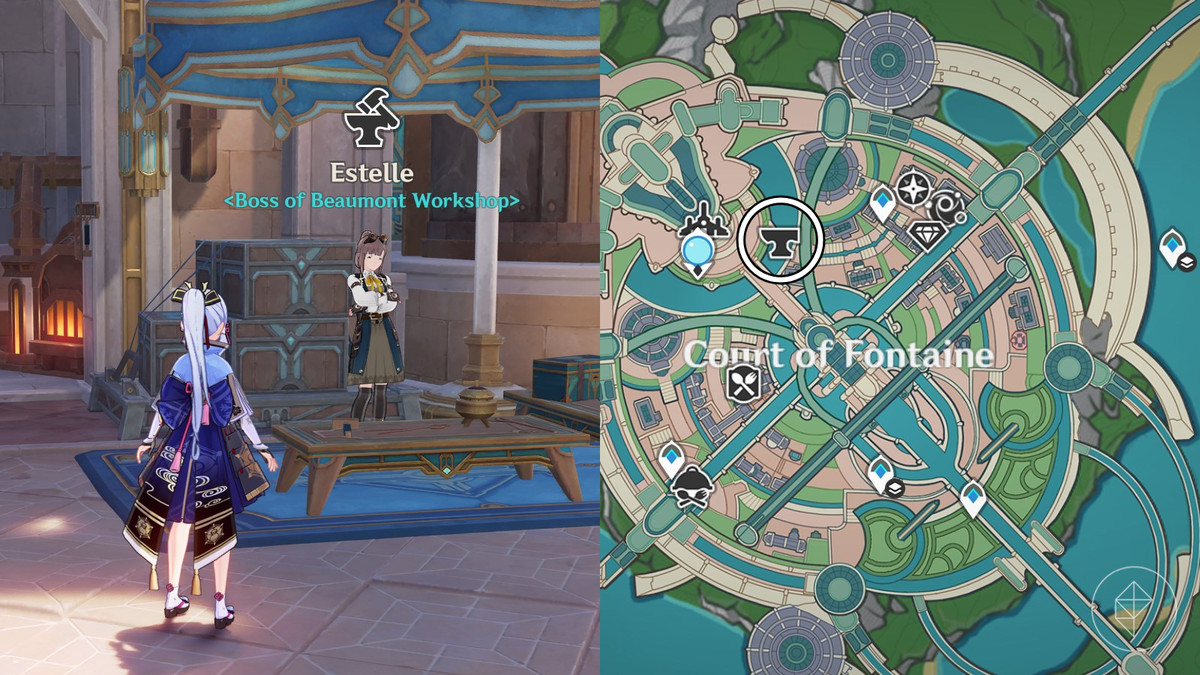Viewport: 1200px width, 675px height.
Task: Pick the teleport waypoint beside the compass star
Action: tap(882, 204)
